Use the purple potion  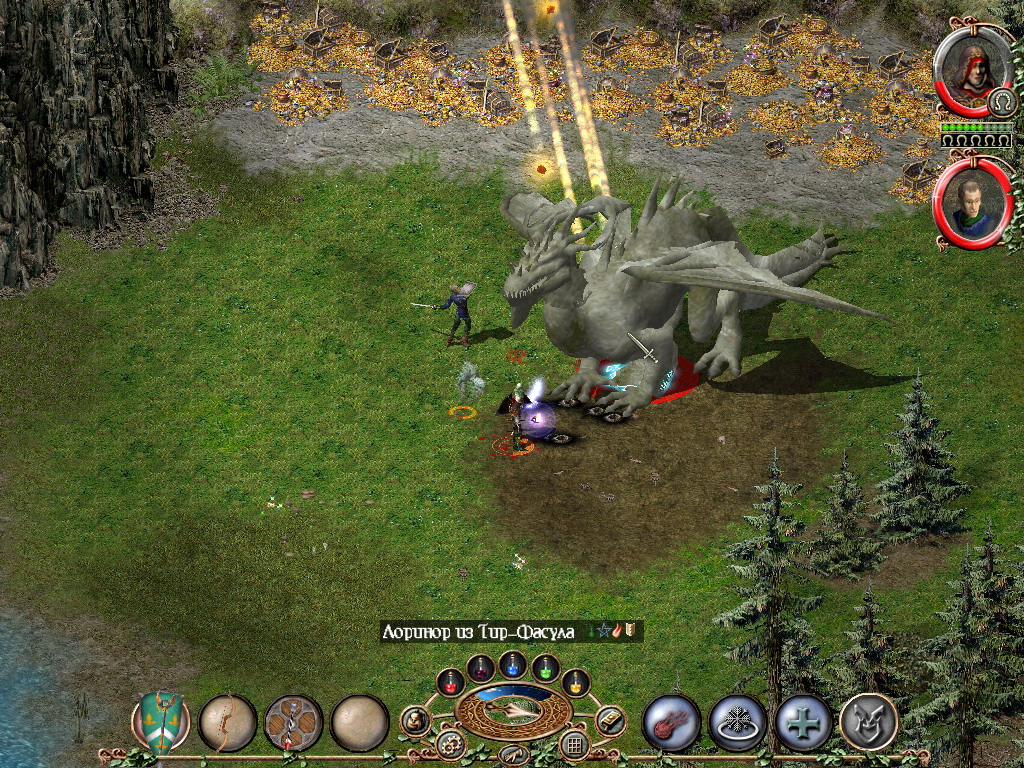click(x=481, y=667)
